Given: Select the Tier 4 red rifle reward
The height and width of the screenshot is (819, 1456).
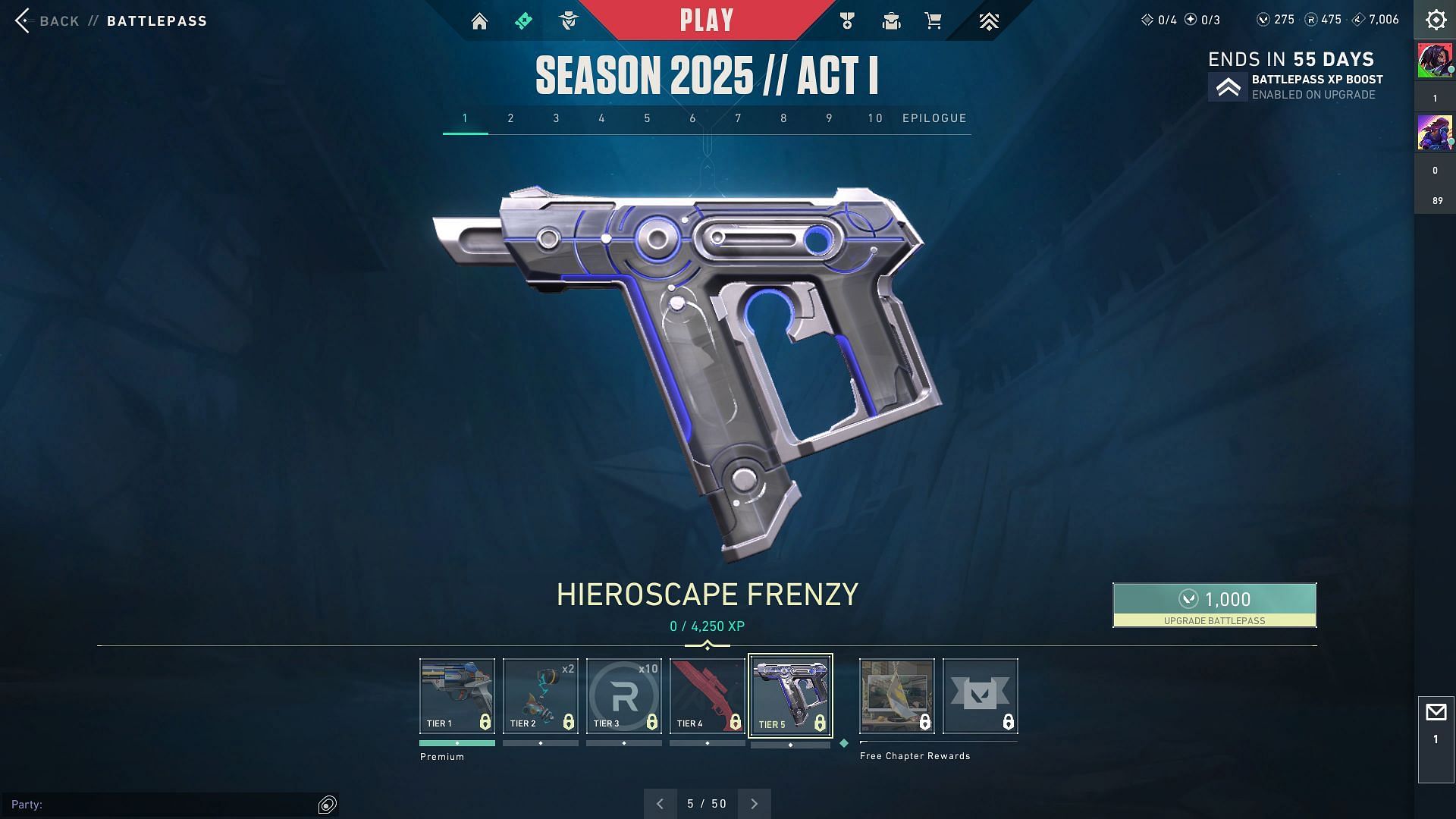Looking at the screenshot, I should [x=708, y=695].
